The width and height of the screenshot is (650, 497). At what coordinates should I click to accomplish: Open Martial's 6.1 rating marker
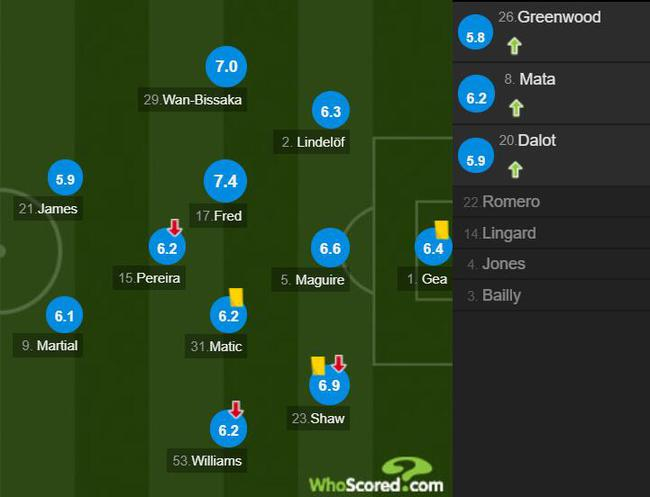(65, 316)
